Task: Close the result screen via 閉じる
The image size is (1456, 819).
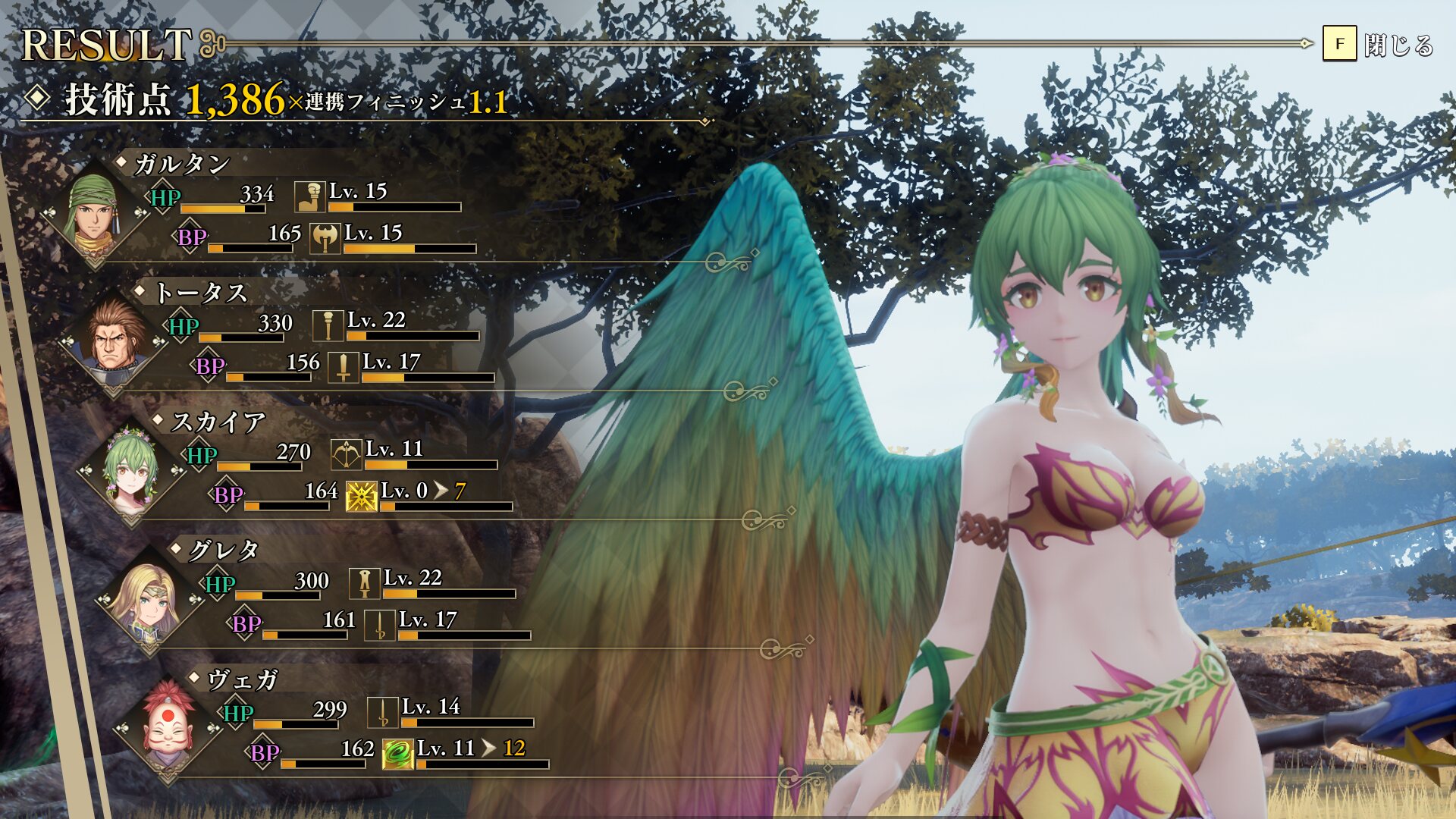Action: point(1379,44)
